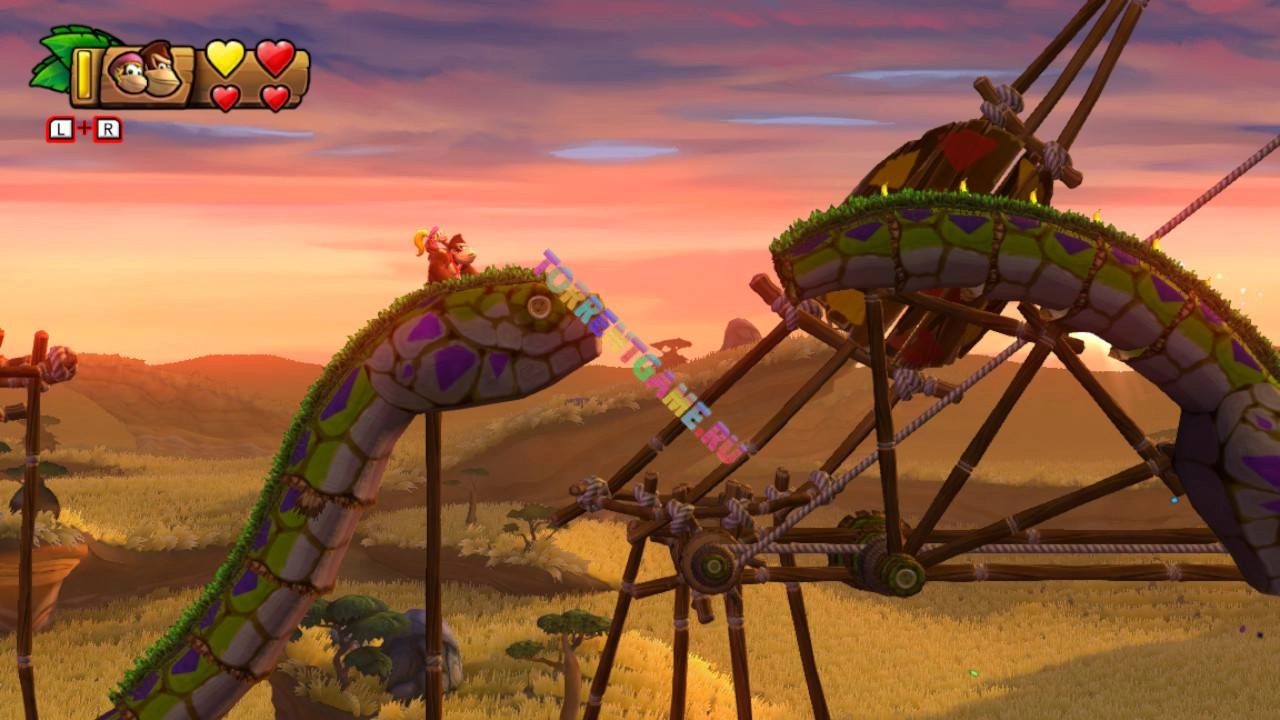Click the Dixie and Donkey Kong portrait
1280x720 pixels.
[146, 74]
